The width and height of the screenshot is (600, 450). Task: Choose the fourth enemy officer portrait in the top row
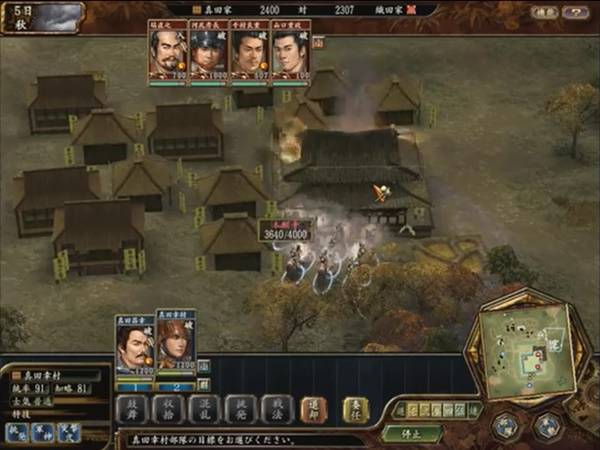(x=290, y=53)
